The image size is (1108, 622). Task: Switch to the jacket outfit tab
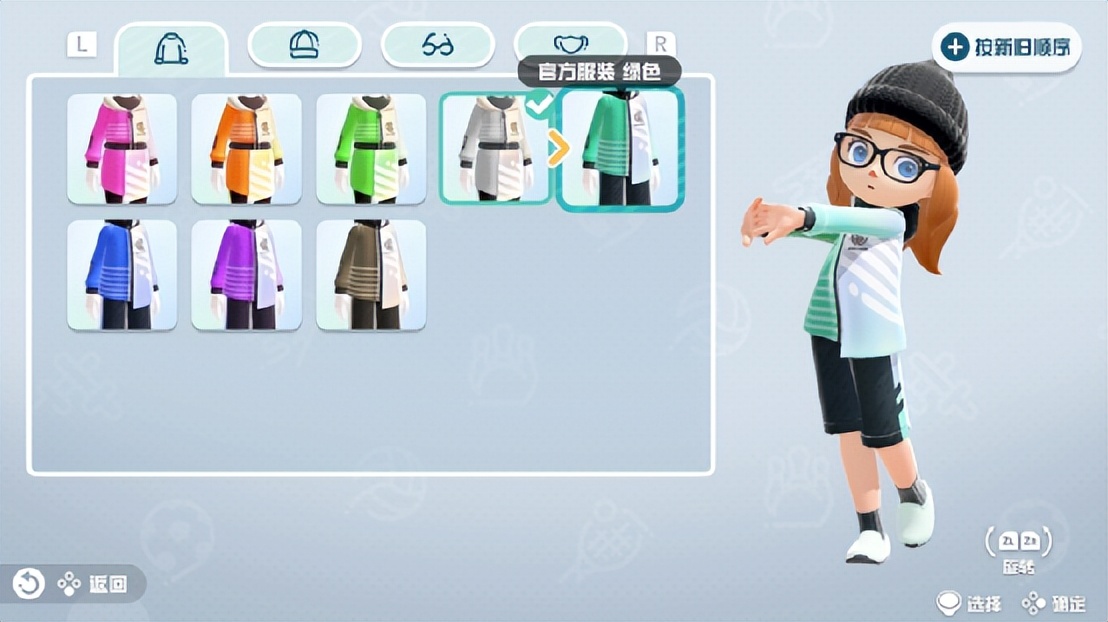point(171,47)
